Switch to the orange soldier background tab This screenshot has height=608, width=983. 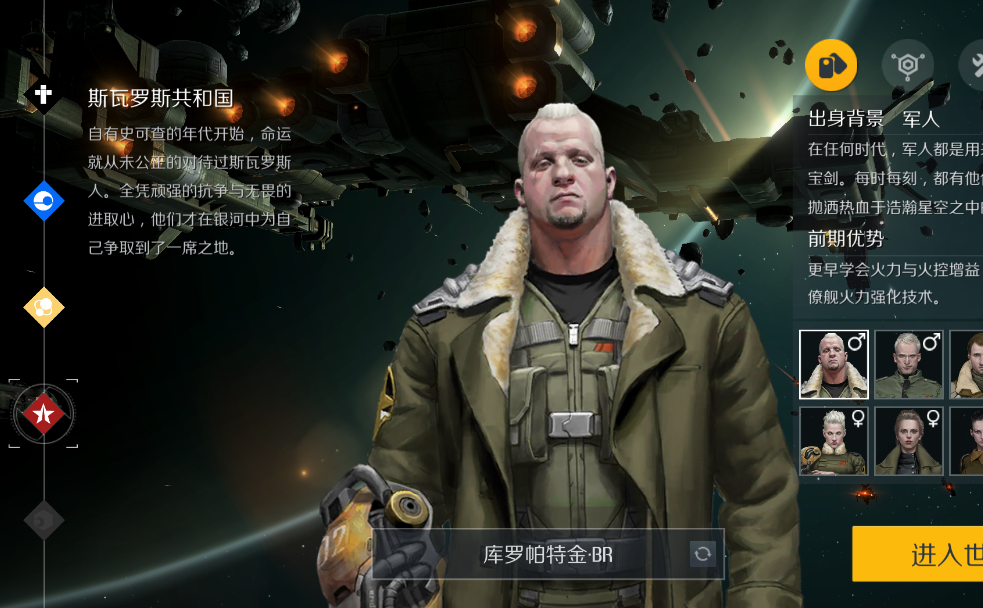pos(831,66)
